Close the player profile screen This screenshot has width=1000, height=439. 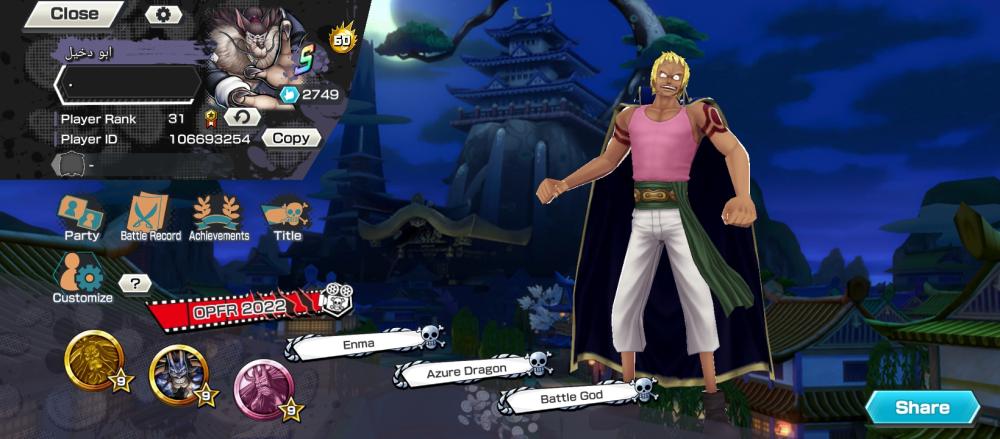point(73,14)
